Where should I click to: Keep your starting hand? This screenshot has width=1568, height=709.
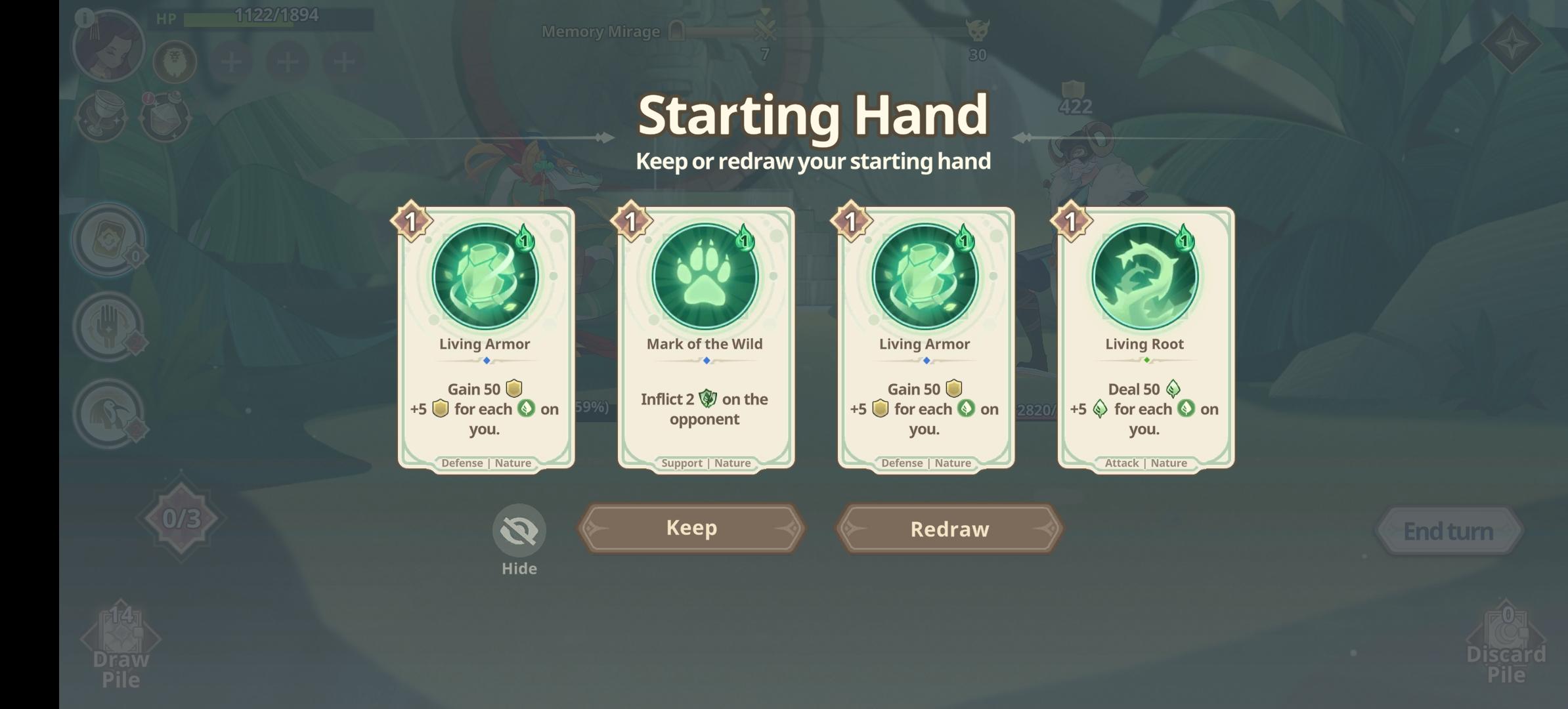tap(691, 528)
